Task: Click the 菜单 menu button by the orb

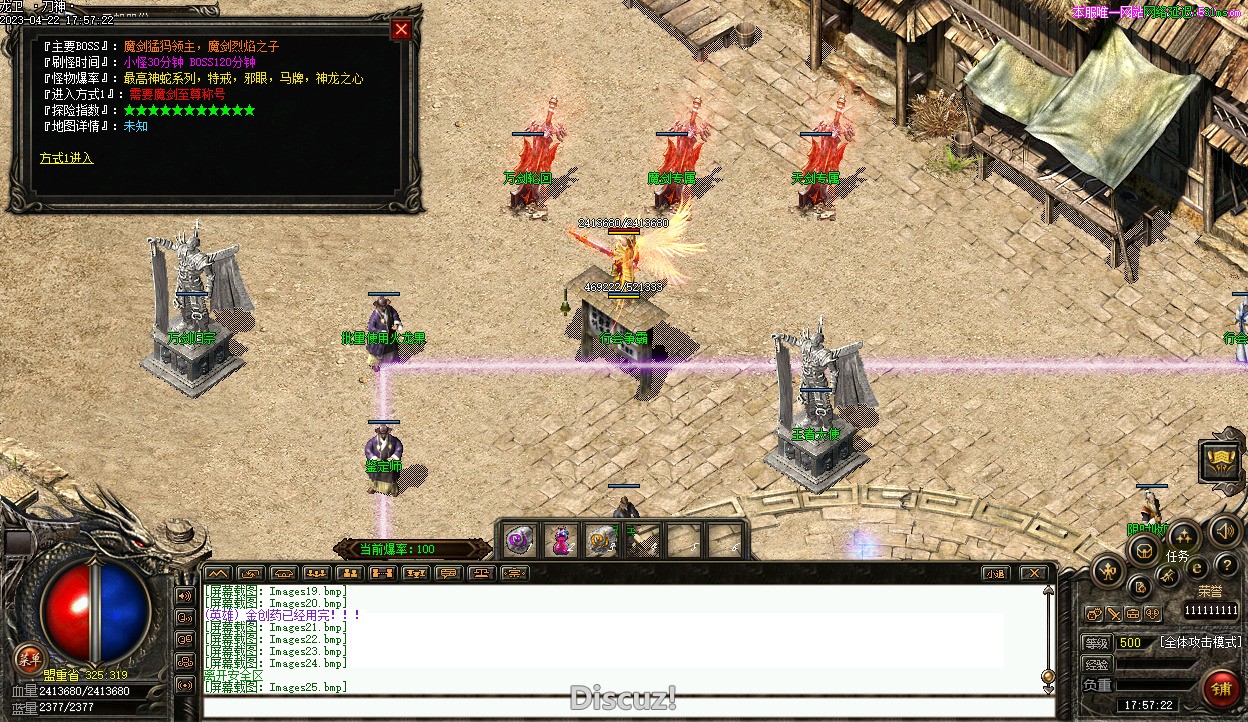Action: 29,657
